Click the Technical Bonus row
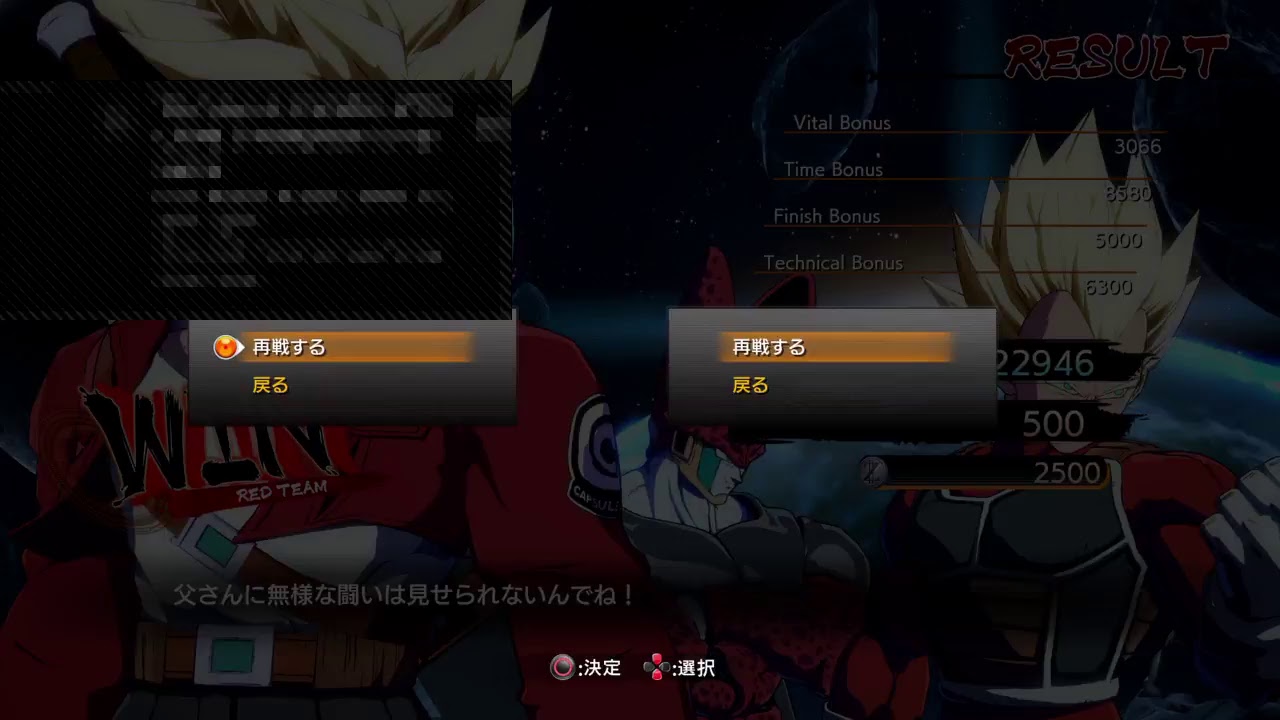Viewport: 1280px width, 720px height. click(832, 263)
